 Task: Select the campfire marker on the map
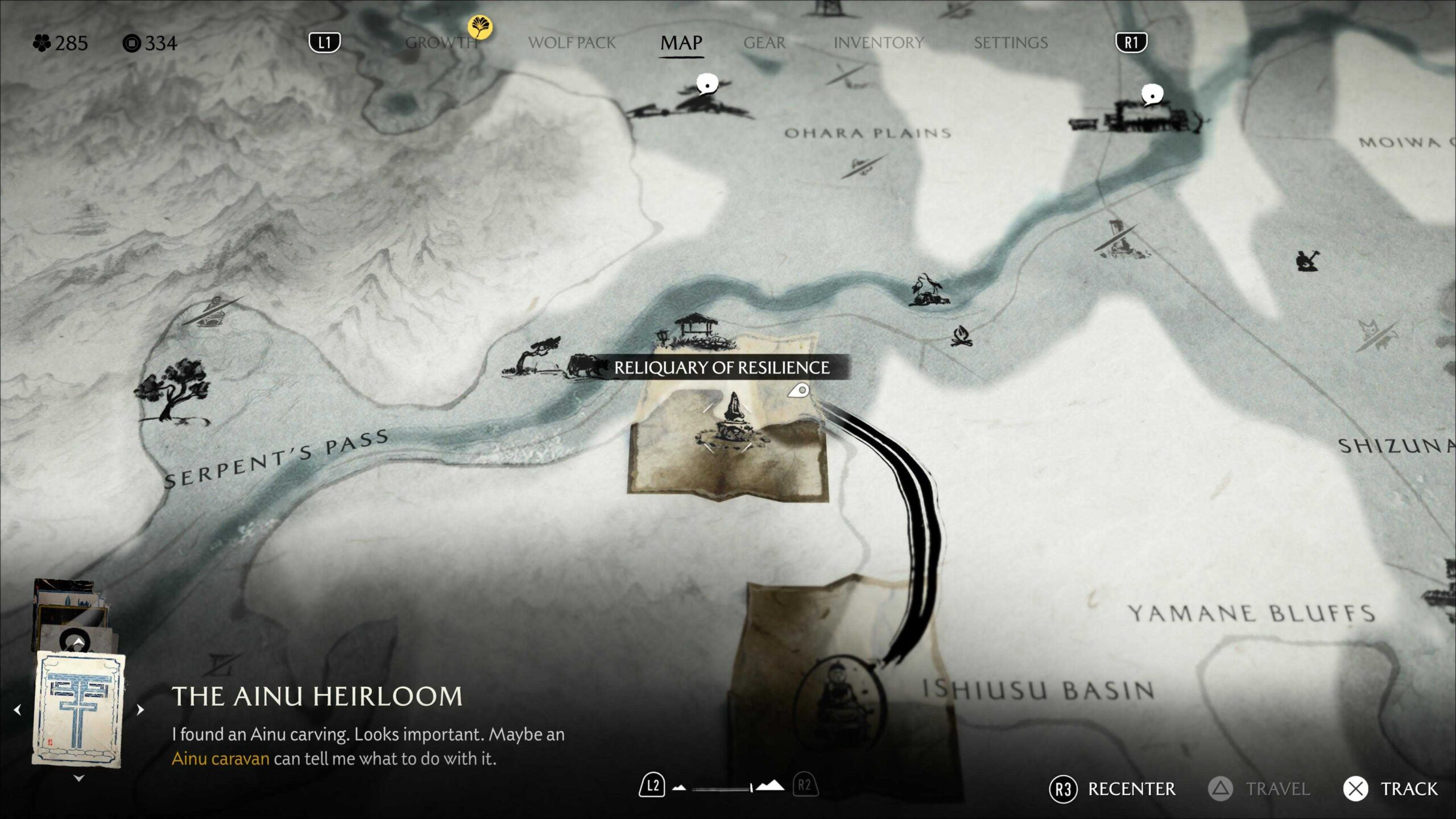[x=961, y=336]
